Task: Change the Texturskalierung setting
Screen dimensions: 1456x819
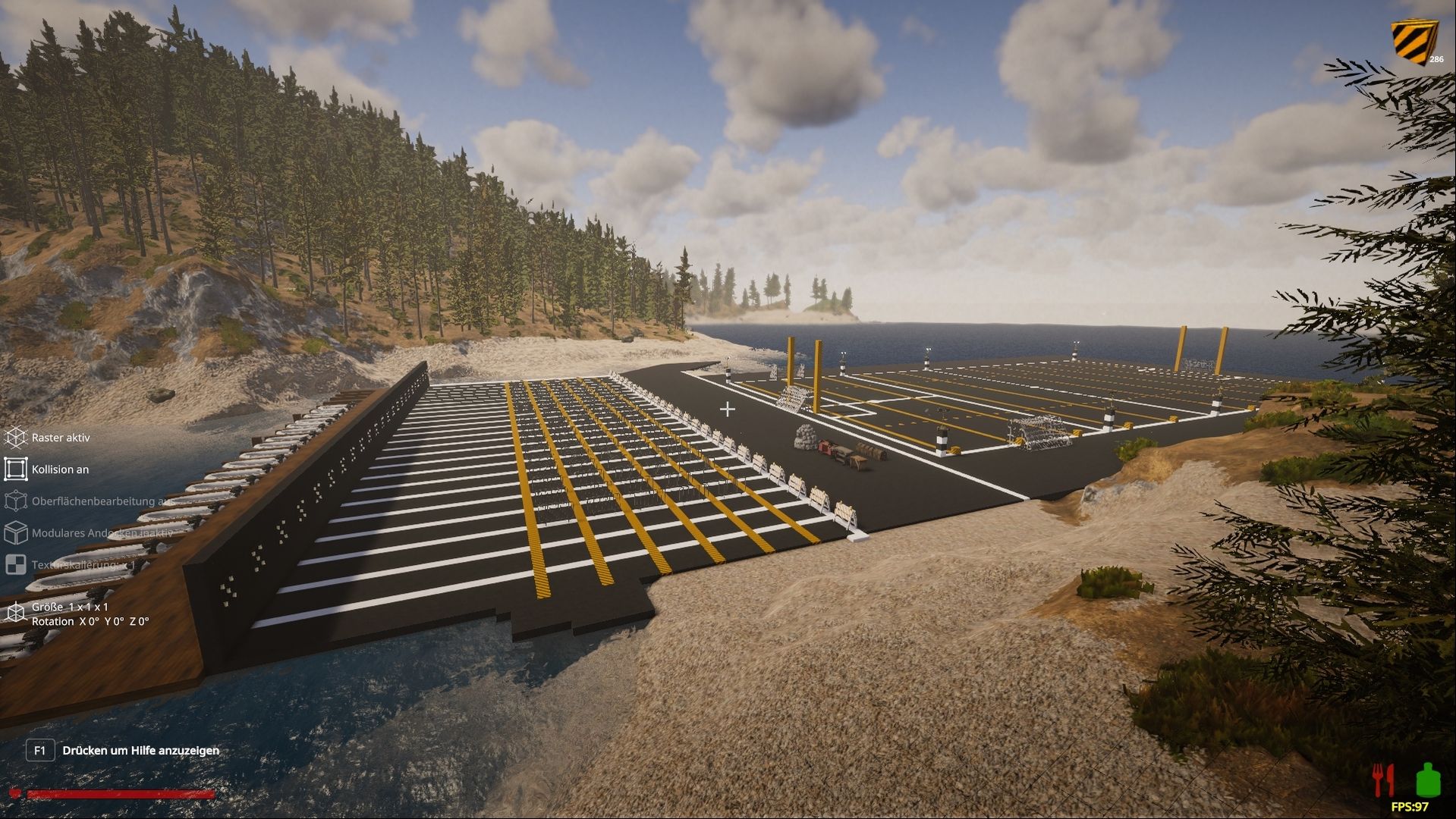Action: tap(16, 565)
